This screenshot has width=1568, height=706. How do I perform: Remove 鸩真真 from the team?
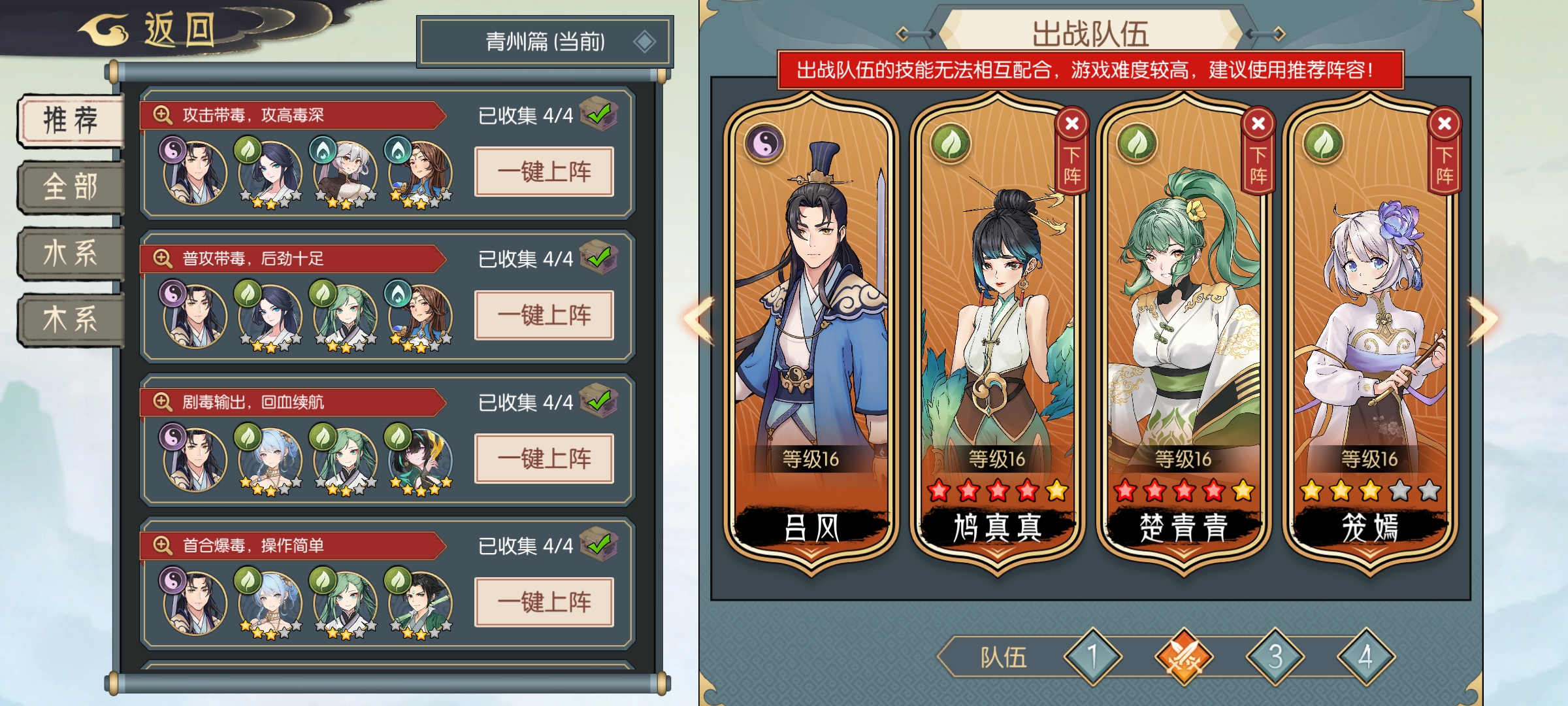pos(1071,150)
